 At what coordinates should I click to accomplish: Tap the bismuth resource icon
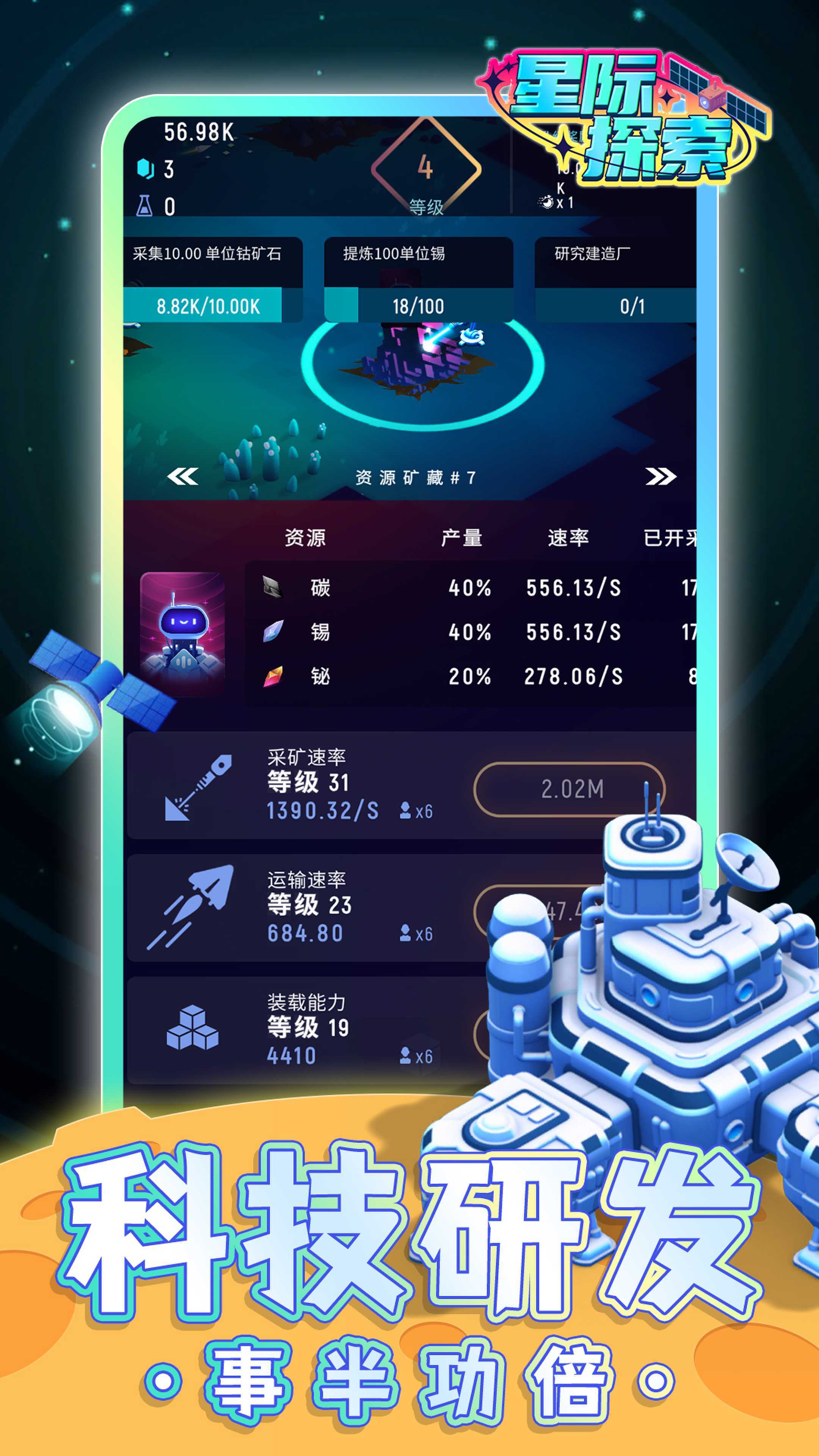point(275,676)
